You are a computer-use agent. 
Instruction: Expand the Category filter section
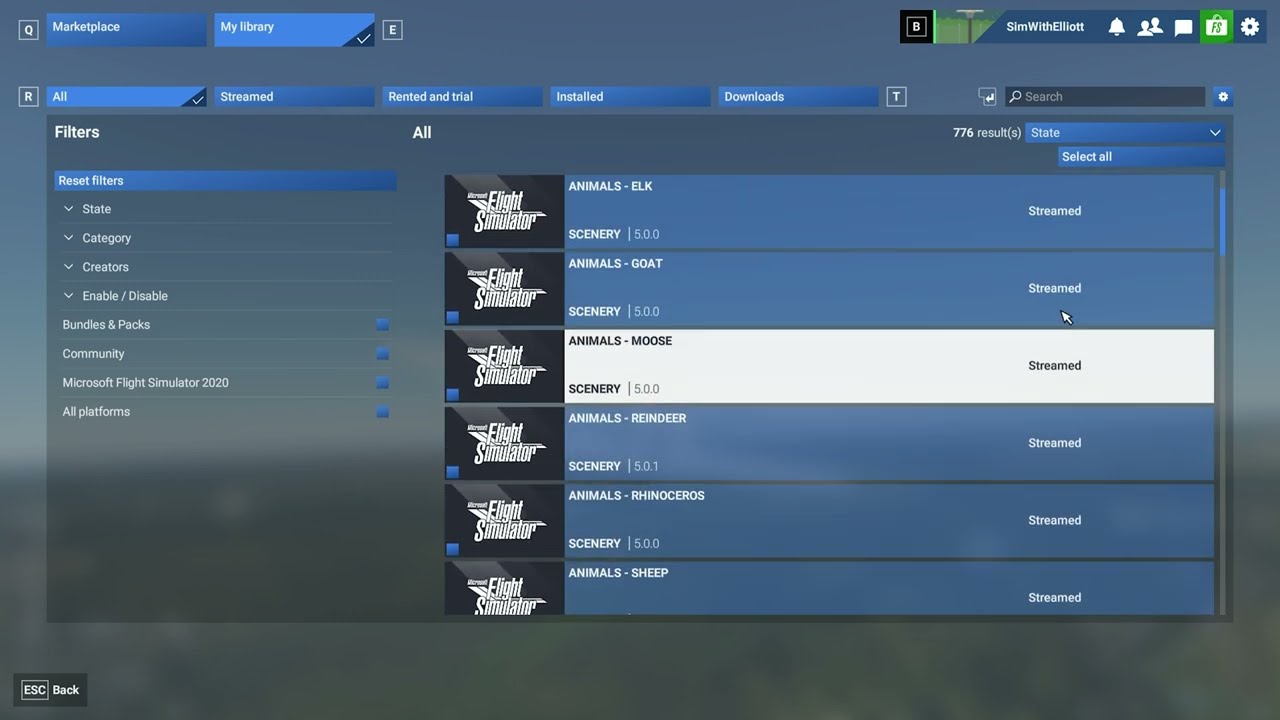[106, 238]
